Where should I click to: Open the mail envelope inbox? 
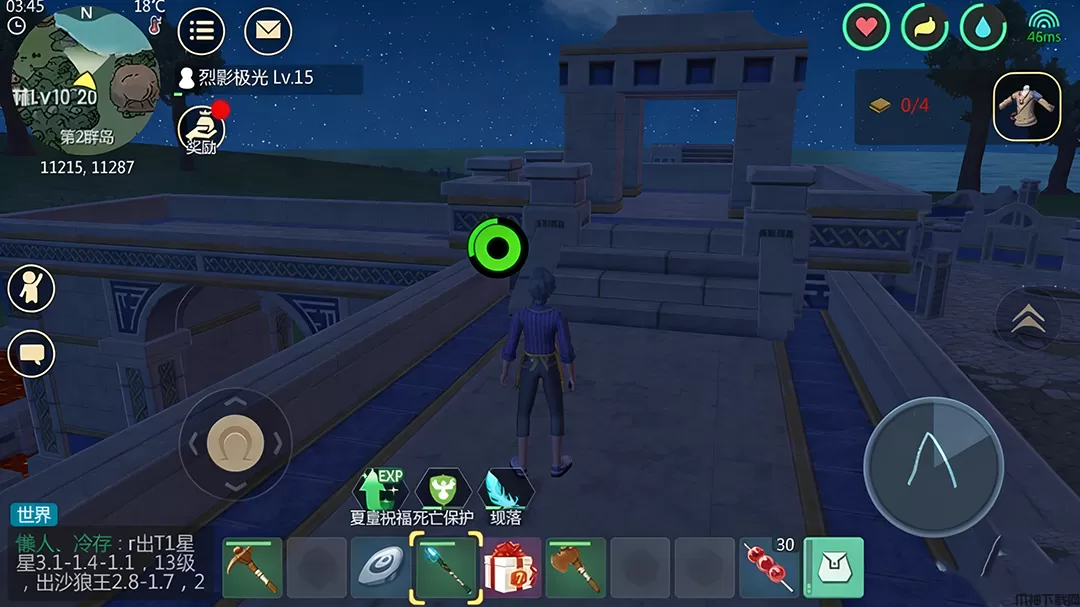click(x=267, y=31)
